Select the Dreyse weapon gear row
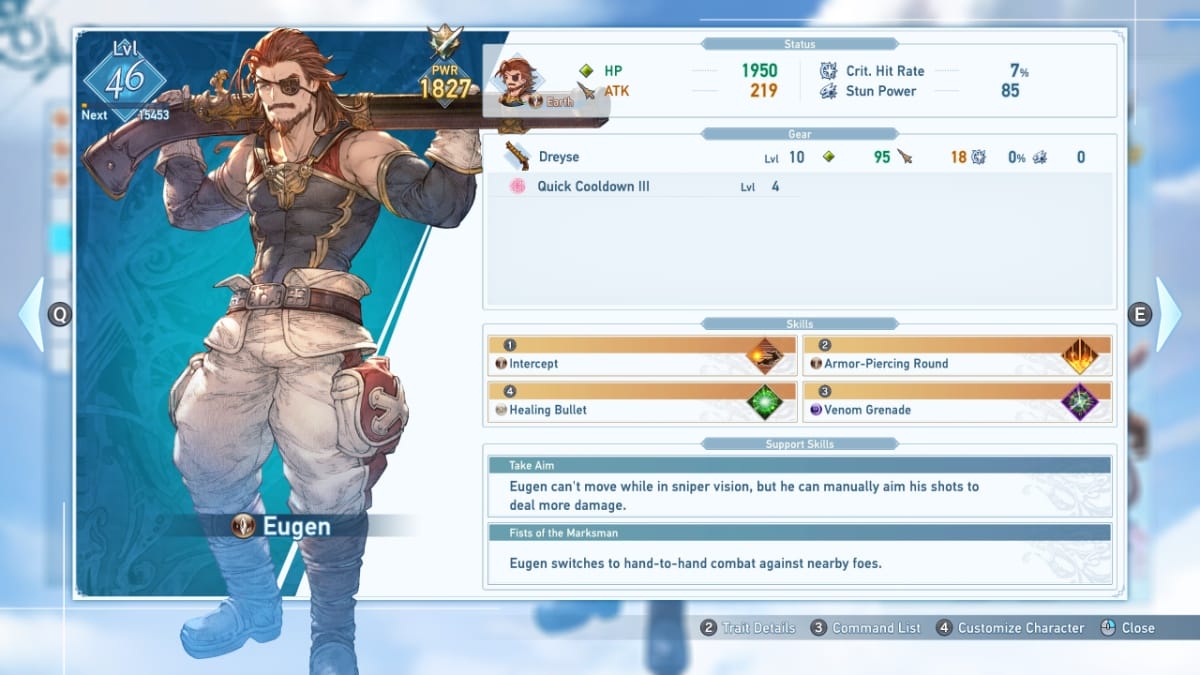 click(798, 157)
